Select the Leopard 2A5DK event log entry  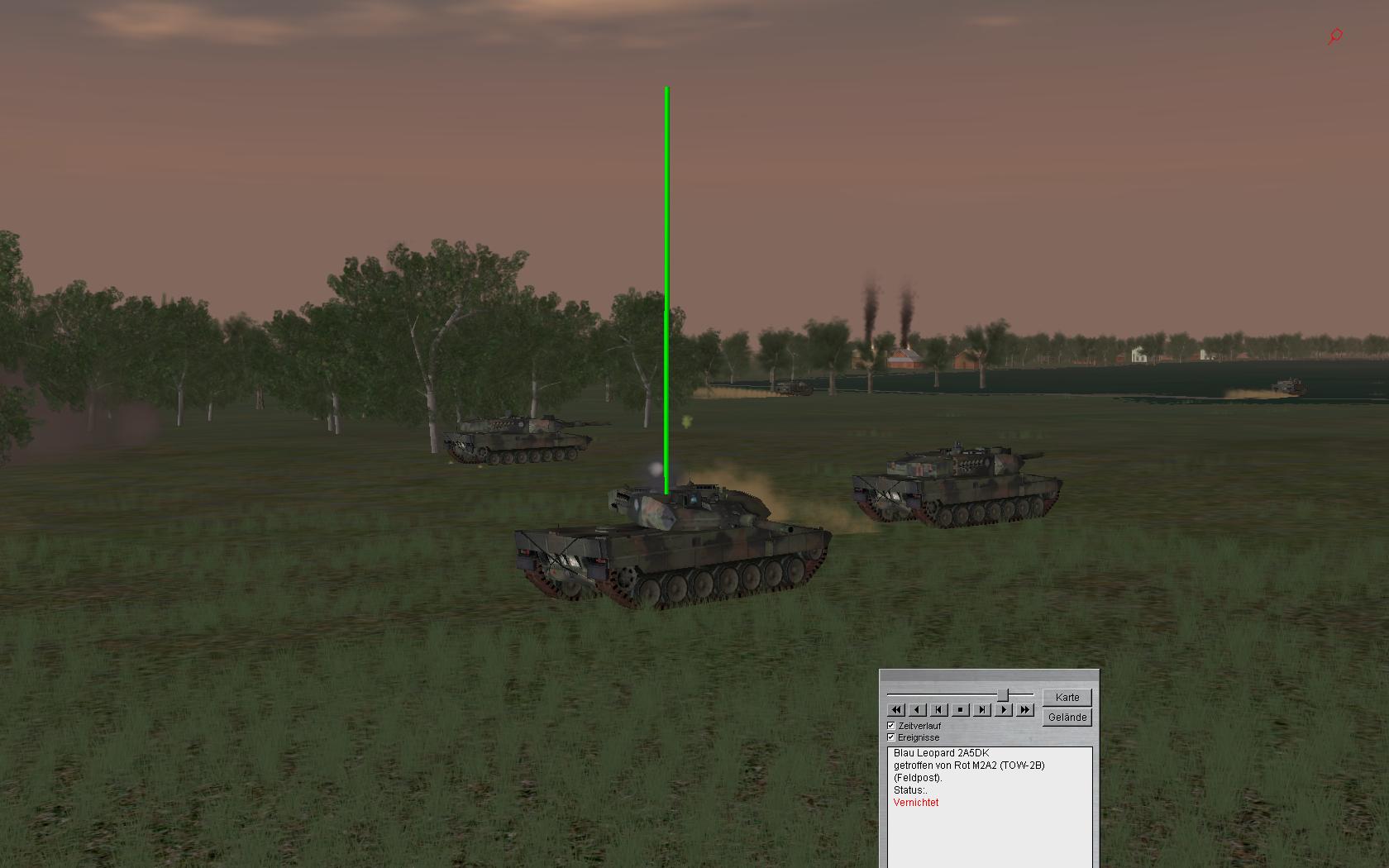click(941, 753)
